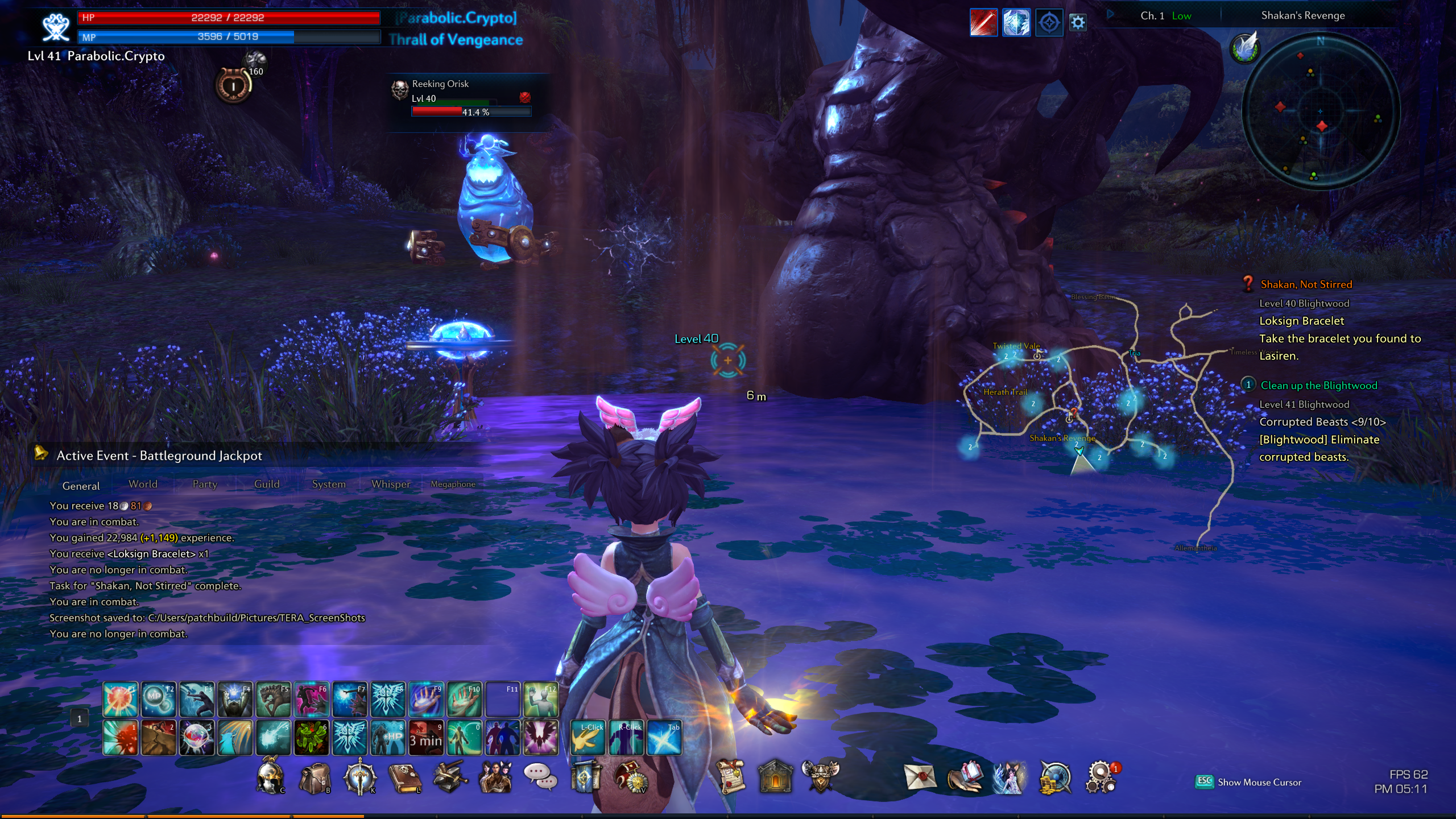Screen dimensions: 1456x819
Task: Use the green bacteria skill in slot 6
Action: 311,738
